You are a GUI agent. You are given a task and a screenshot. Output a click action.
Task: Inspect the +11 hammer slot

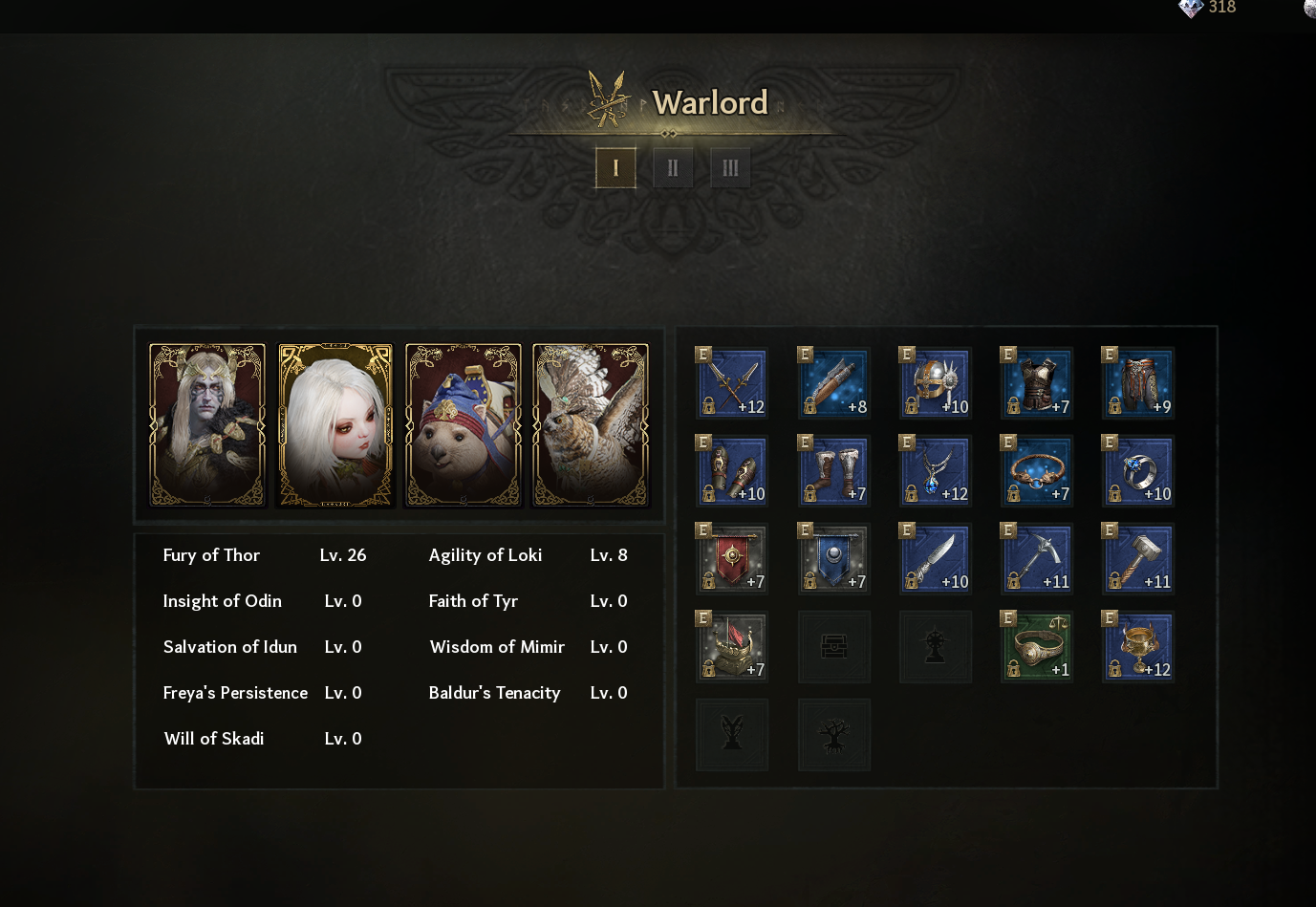coord(1138,558)
